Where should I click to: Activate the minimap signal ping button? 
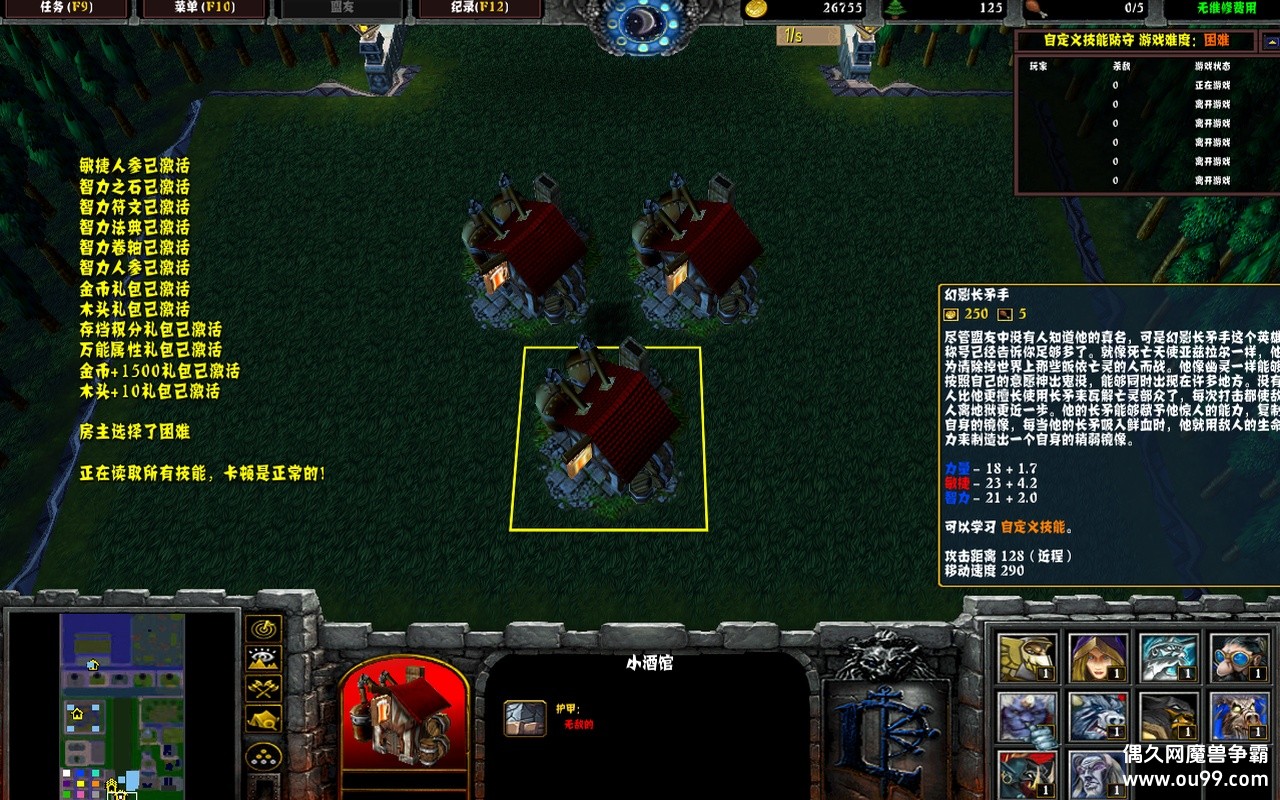click(x=263, y=629)
